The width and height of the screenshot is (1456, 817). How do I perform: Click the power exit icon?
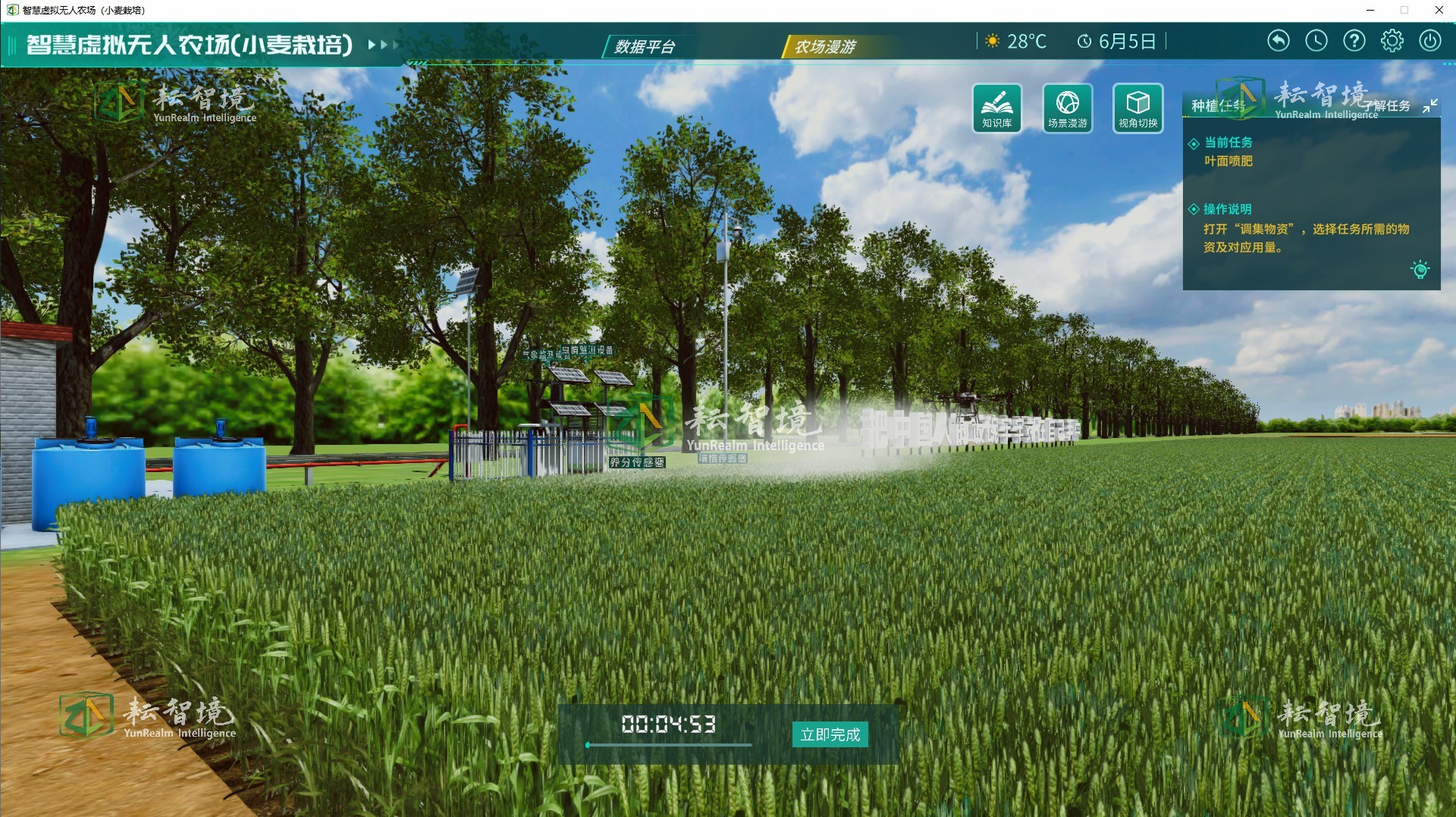click(x=1429, y=41)
